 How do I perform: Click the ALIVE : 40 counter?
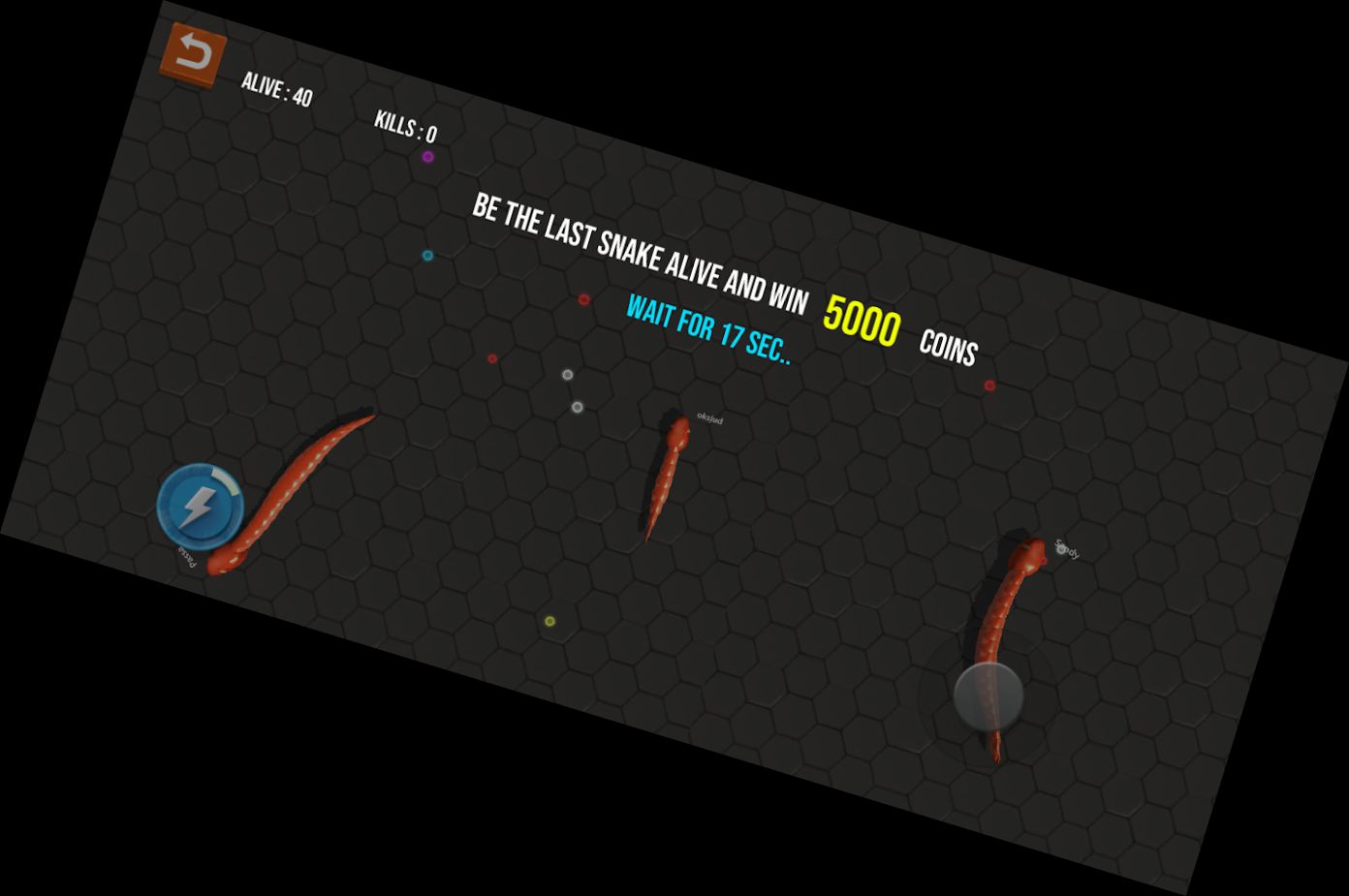click(x=277, y=89)
